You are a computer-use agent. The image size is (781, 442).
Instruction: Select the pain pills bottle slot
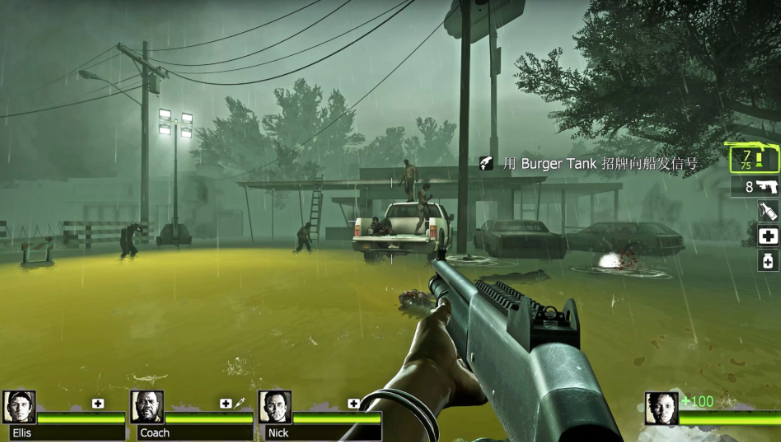tap(768, 261)
